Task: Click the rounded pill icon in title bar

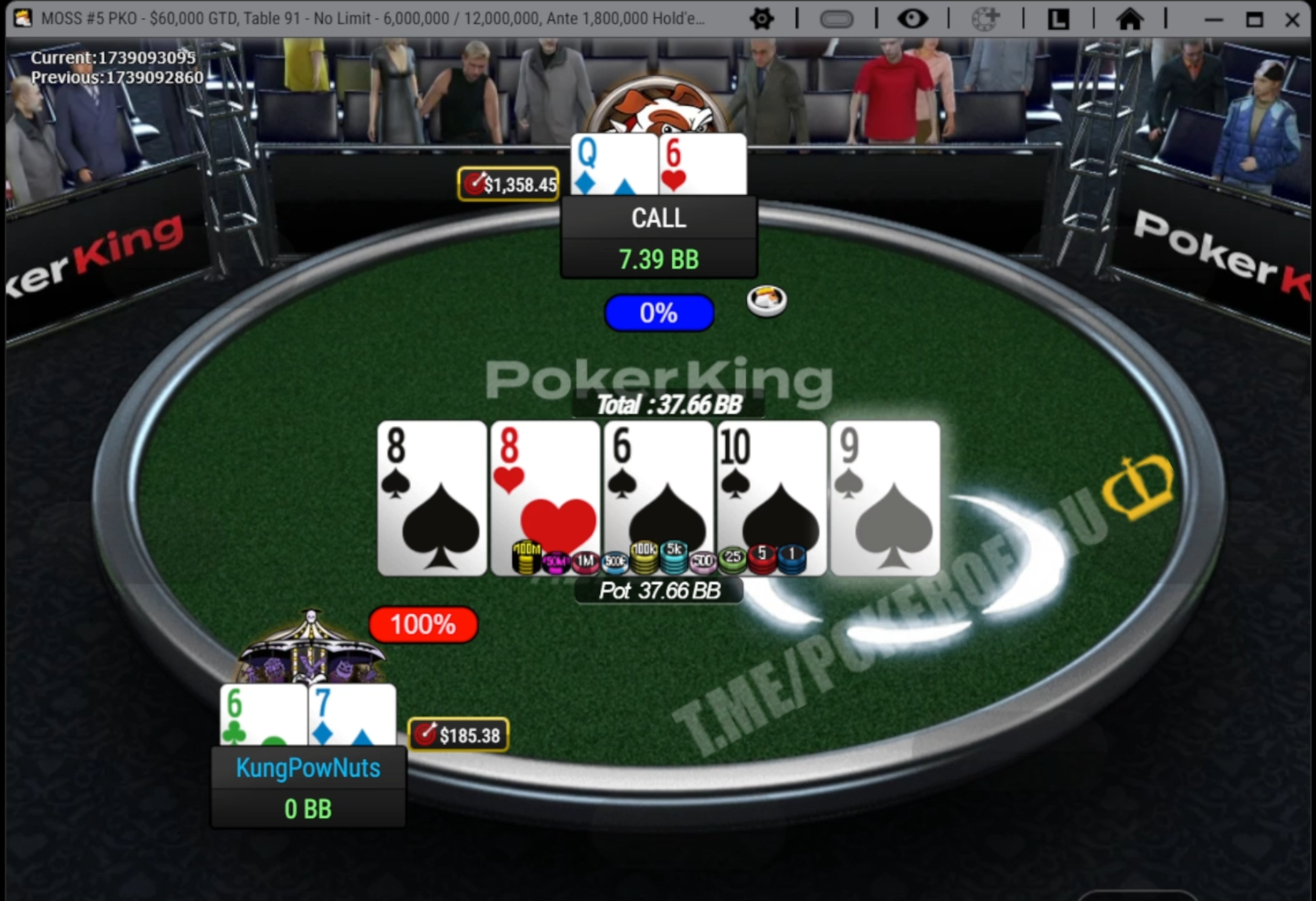Action: coord(836,19)
